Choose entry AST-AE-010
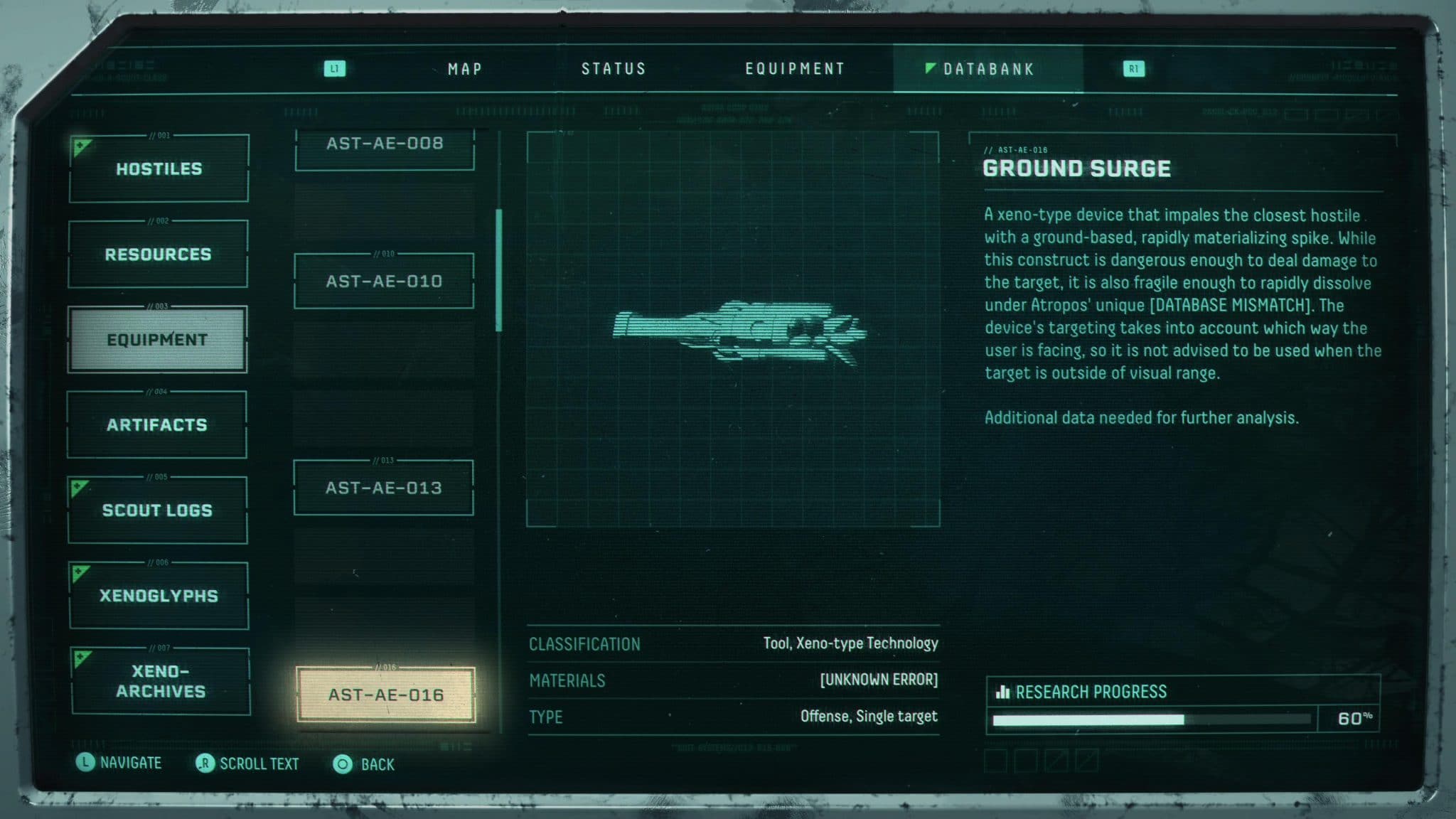Viewport: 1456px width, 819px height. coord(384,282)
